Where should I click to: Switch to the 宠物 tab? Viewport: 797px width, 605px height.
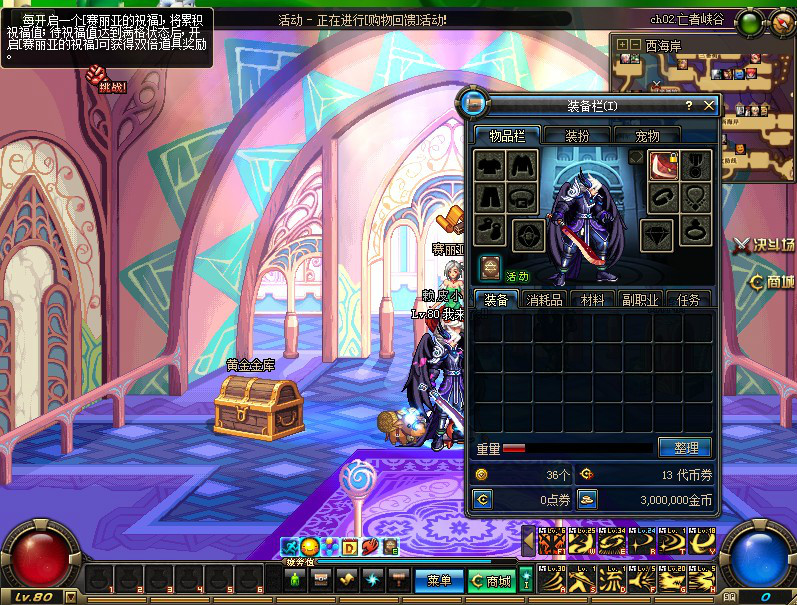coord(647,136)
